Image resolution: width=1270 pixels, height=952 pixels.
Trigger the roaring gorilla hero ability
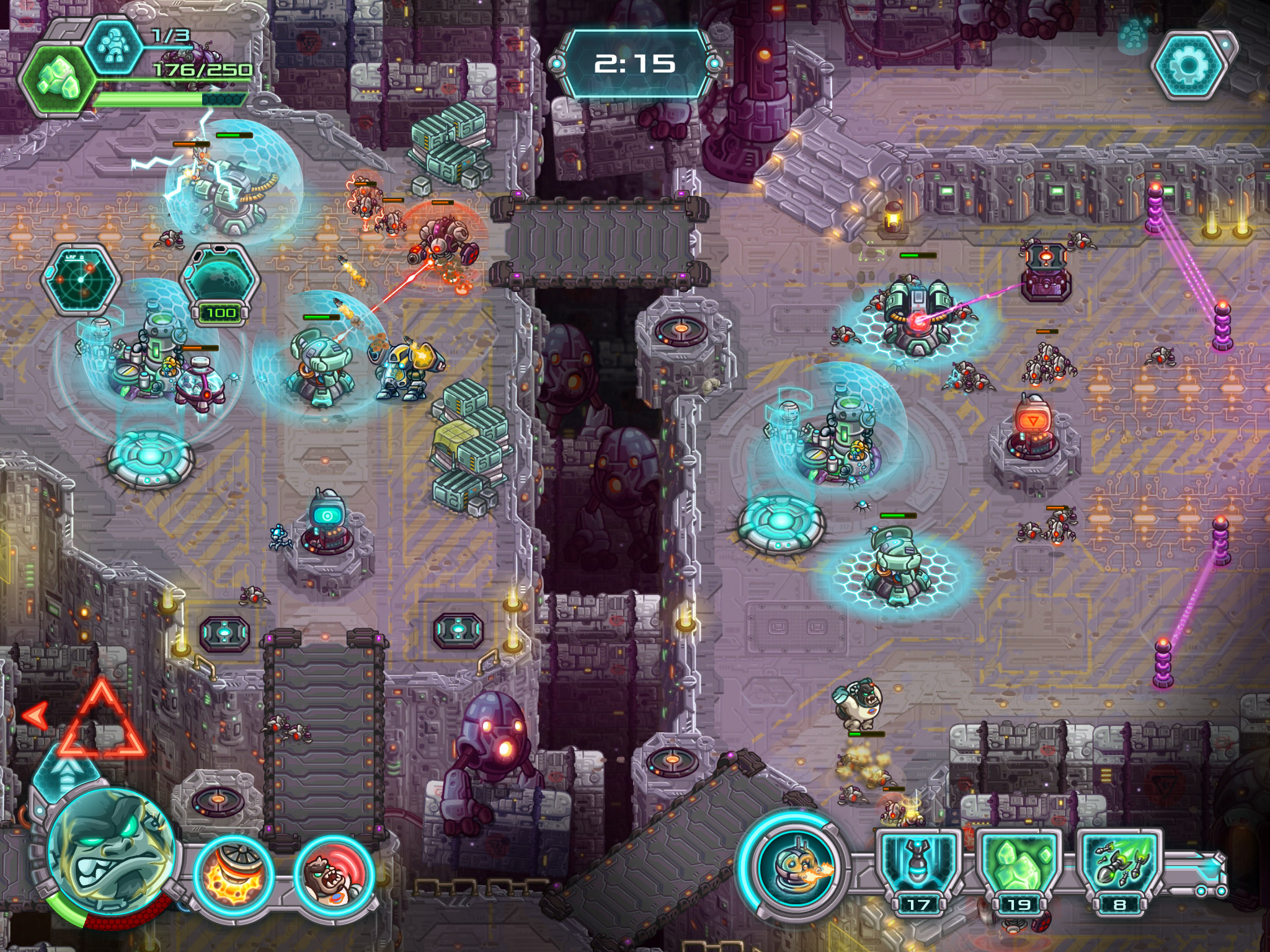coord(334,875)
